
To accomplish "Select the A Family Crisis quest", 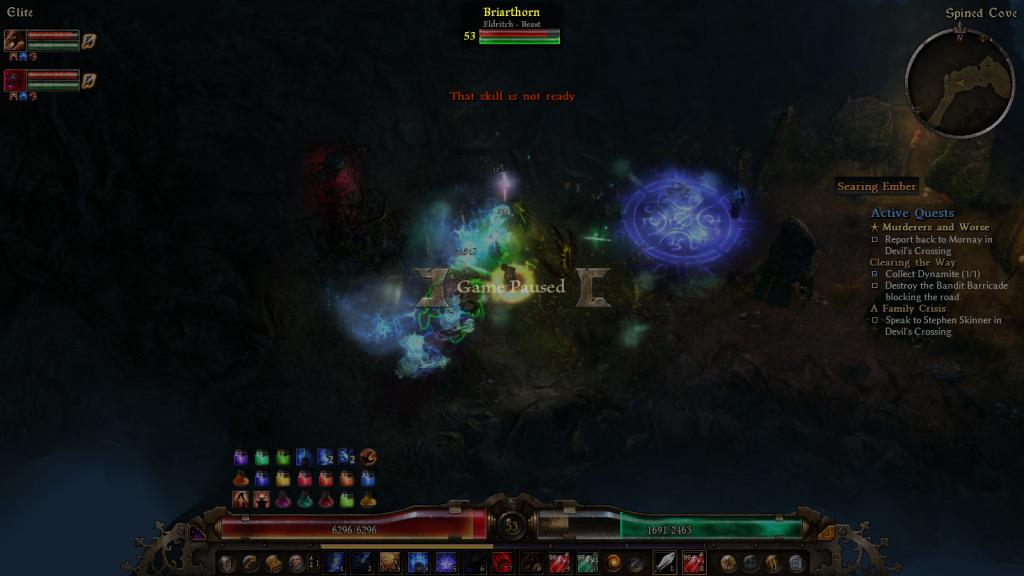I will (907, 309).
